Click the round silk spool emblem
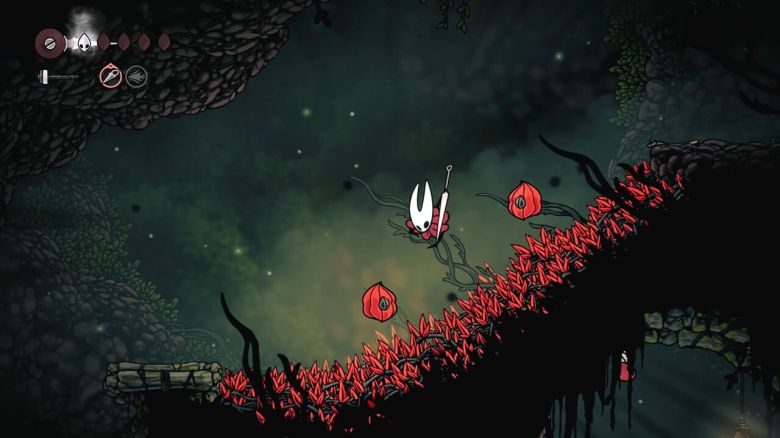 click(48, 43)
